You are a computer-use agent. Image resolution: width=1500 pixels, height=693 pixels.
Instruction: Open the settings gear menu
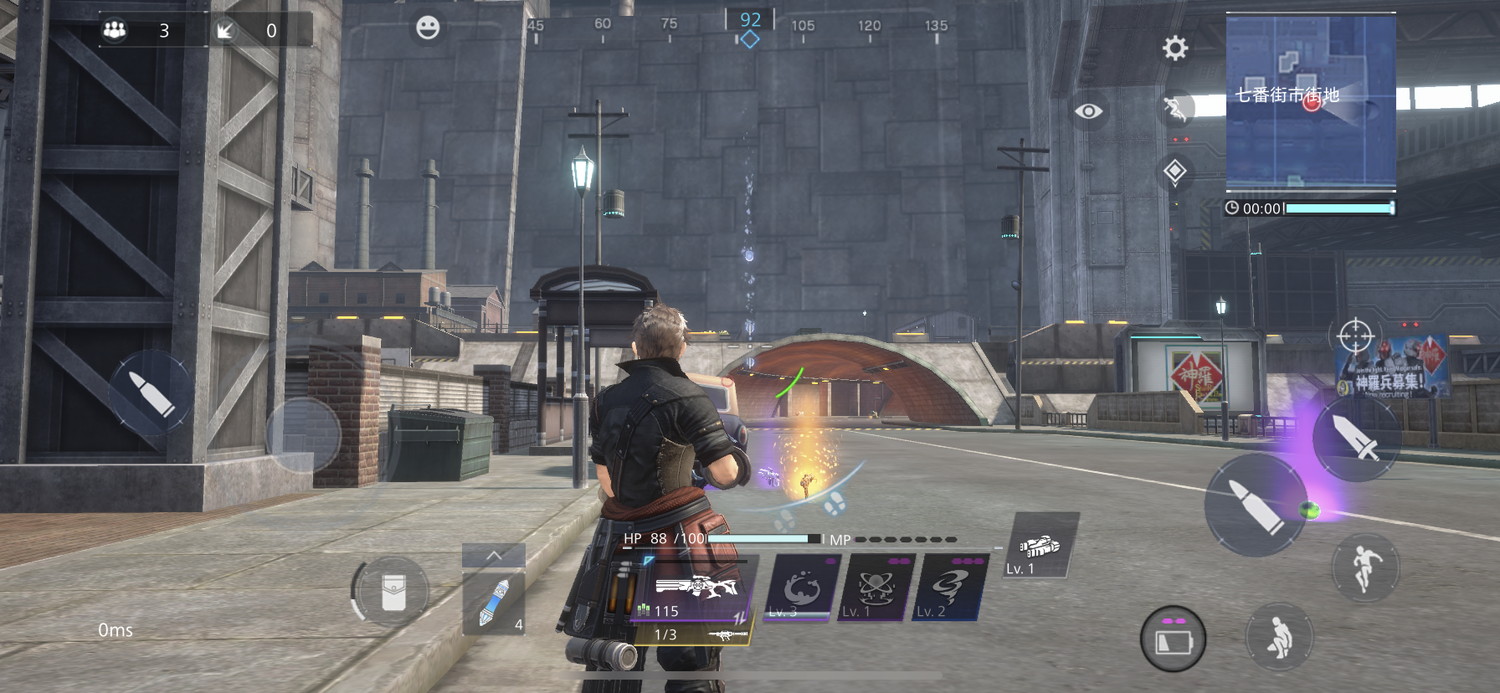pyautogui.click(x=1175, y=48)
